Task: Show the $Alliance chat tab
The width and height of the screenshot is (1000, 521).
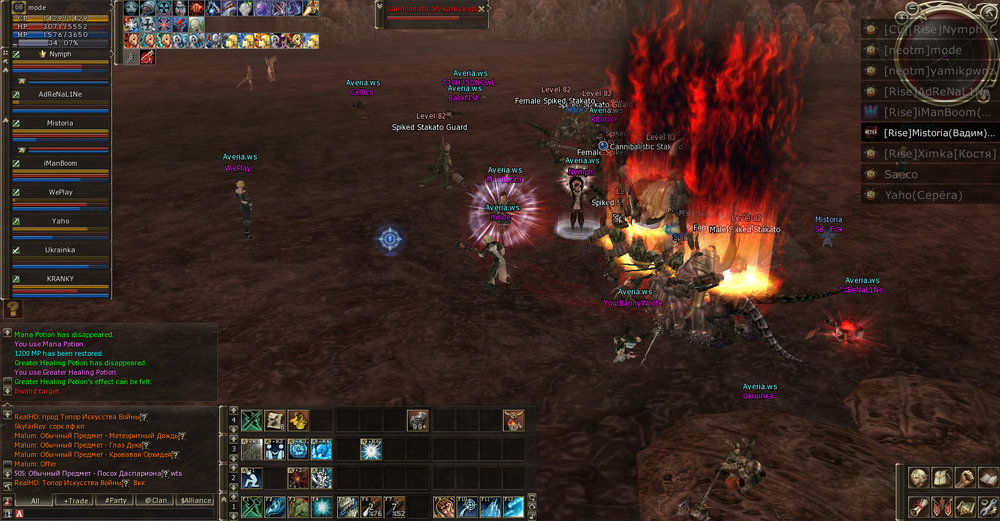Action: point(196,500)
